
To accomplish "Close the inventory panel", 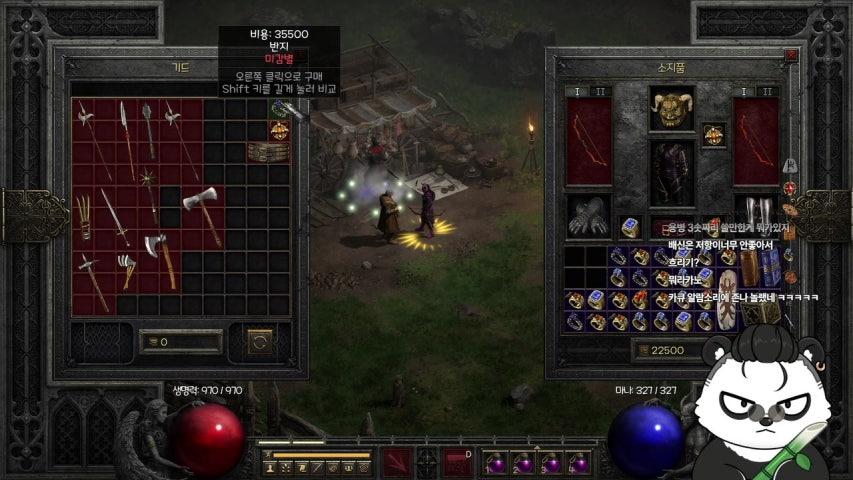I will pyautogui.click(x=791, y=56).
